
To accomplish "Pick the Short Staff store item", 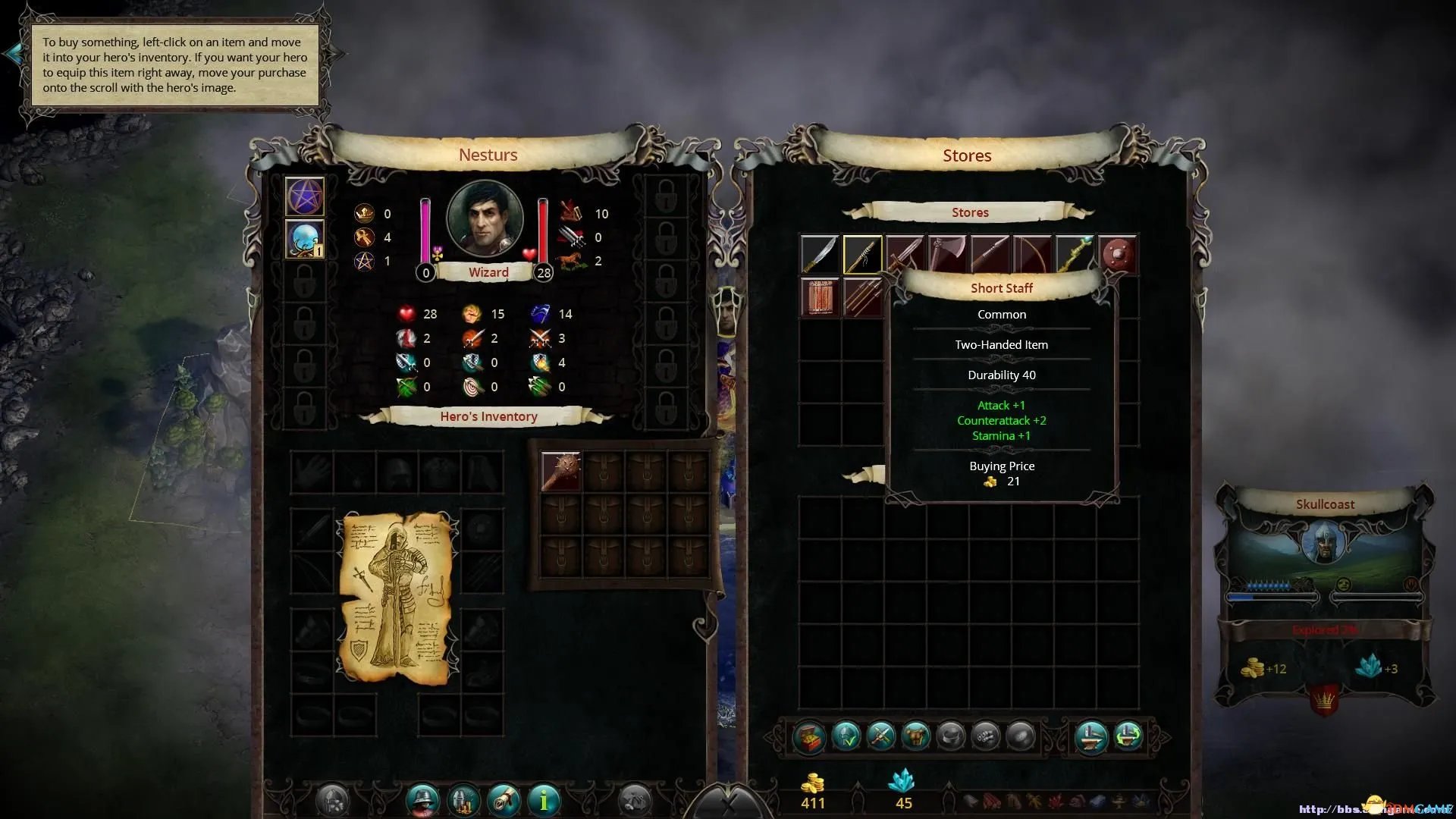I will point(862,255).
